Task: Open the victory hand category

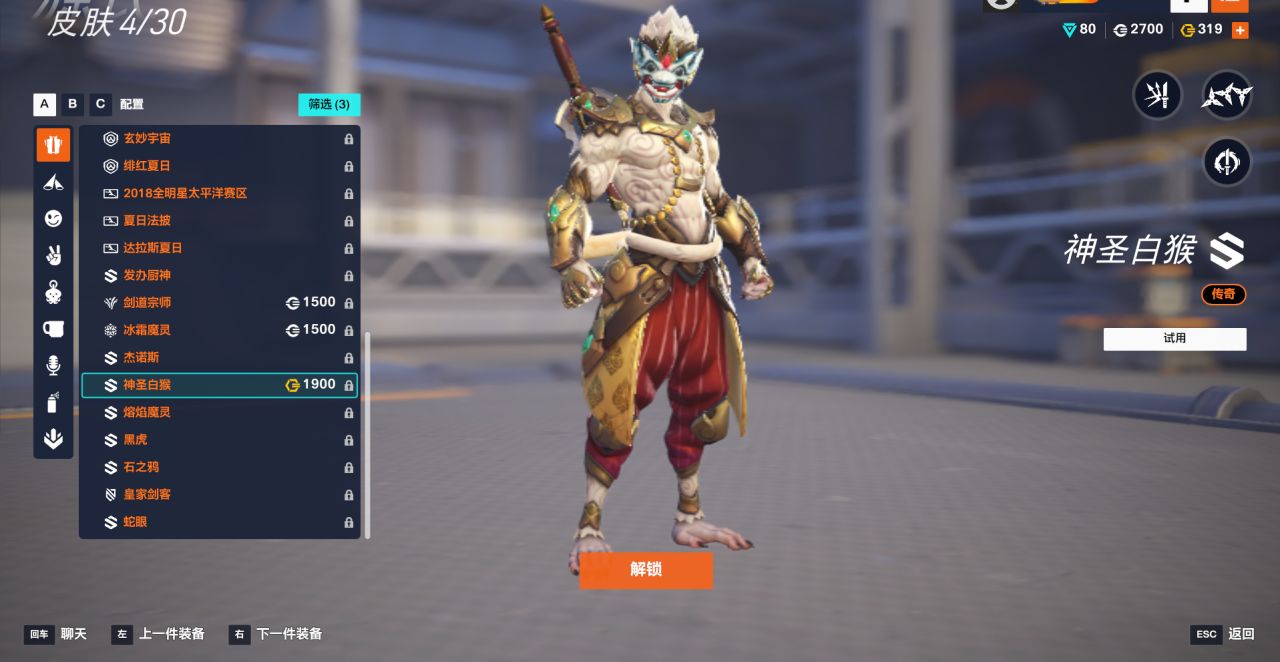Action: [x=54, y=255]
